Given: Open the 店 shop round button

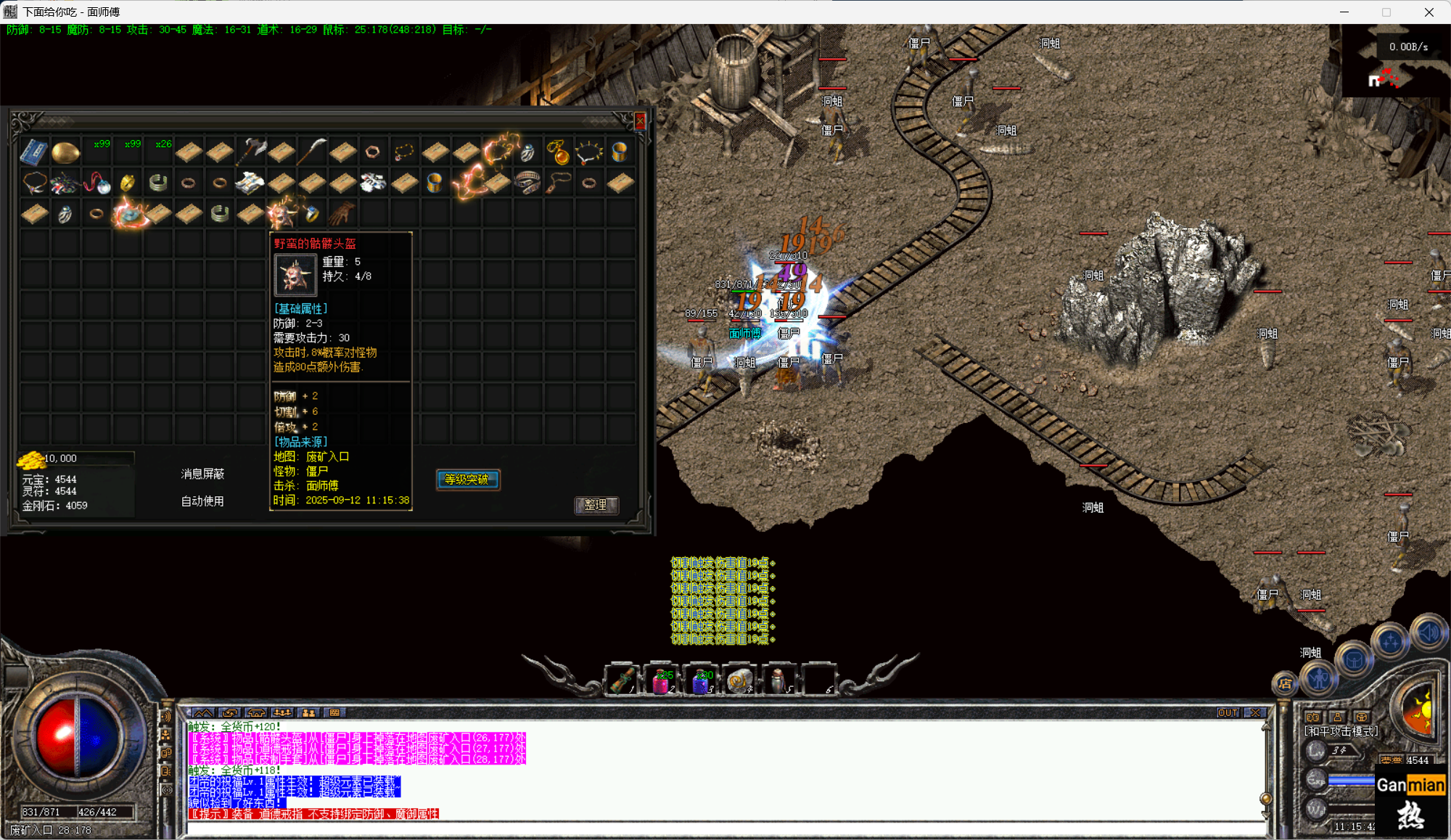Looking at the screenshot, I should coord(1285,683).
